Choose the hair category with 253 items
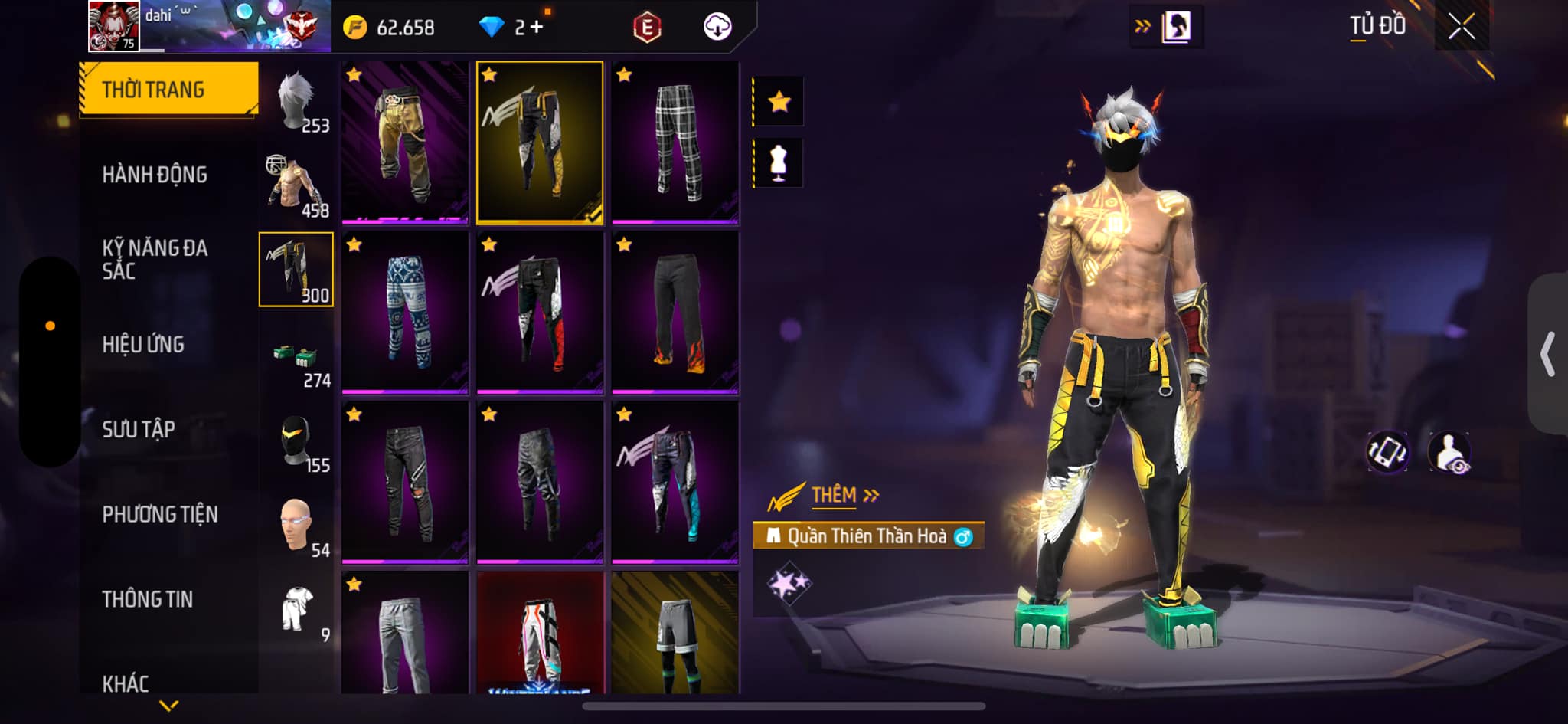 pyautogui.click(x=297, y=102)
